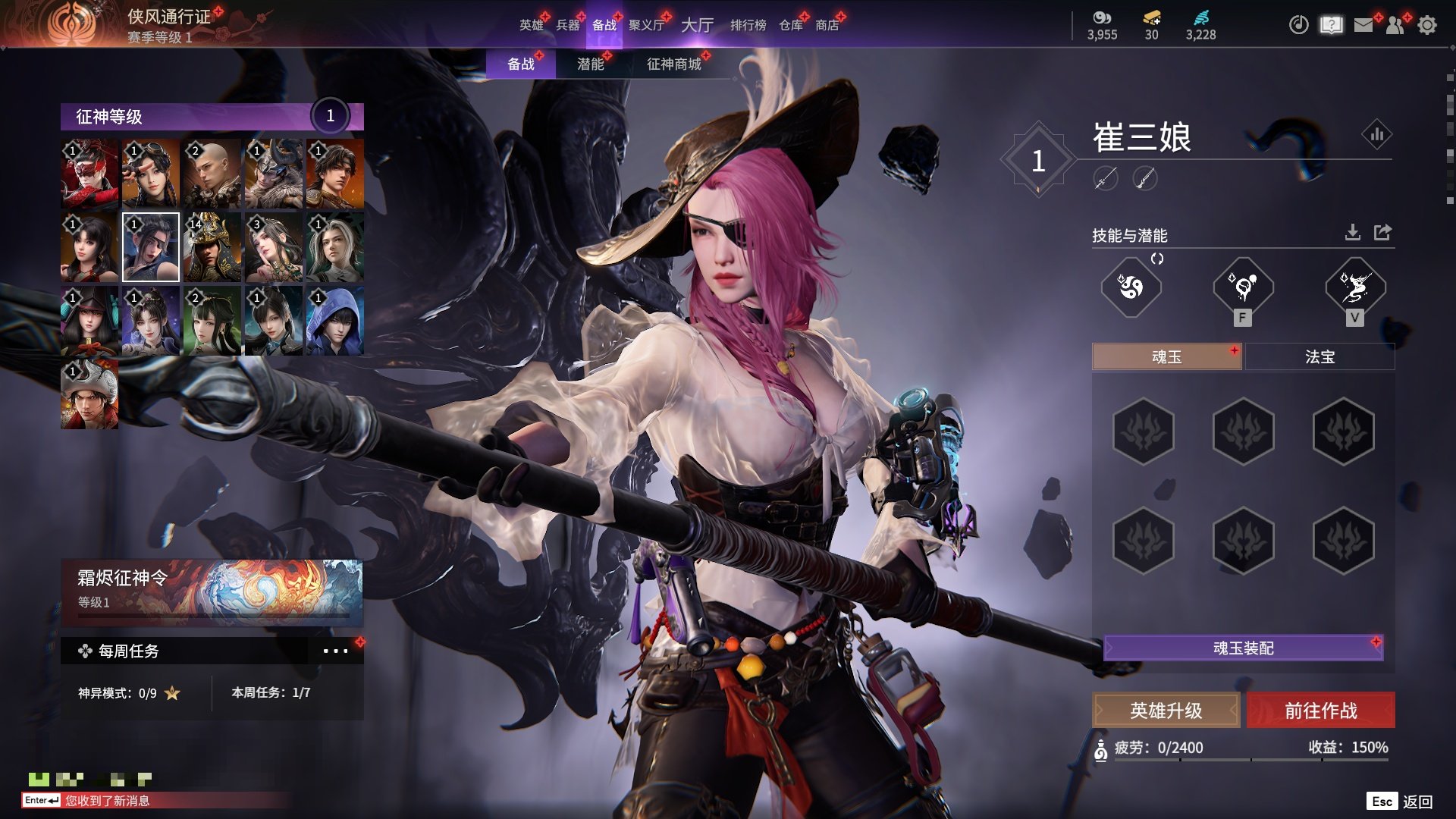Open the 英雄 heroes menu
Screen dimensions: 1456x819
[x=532, y=25]
